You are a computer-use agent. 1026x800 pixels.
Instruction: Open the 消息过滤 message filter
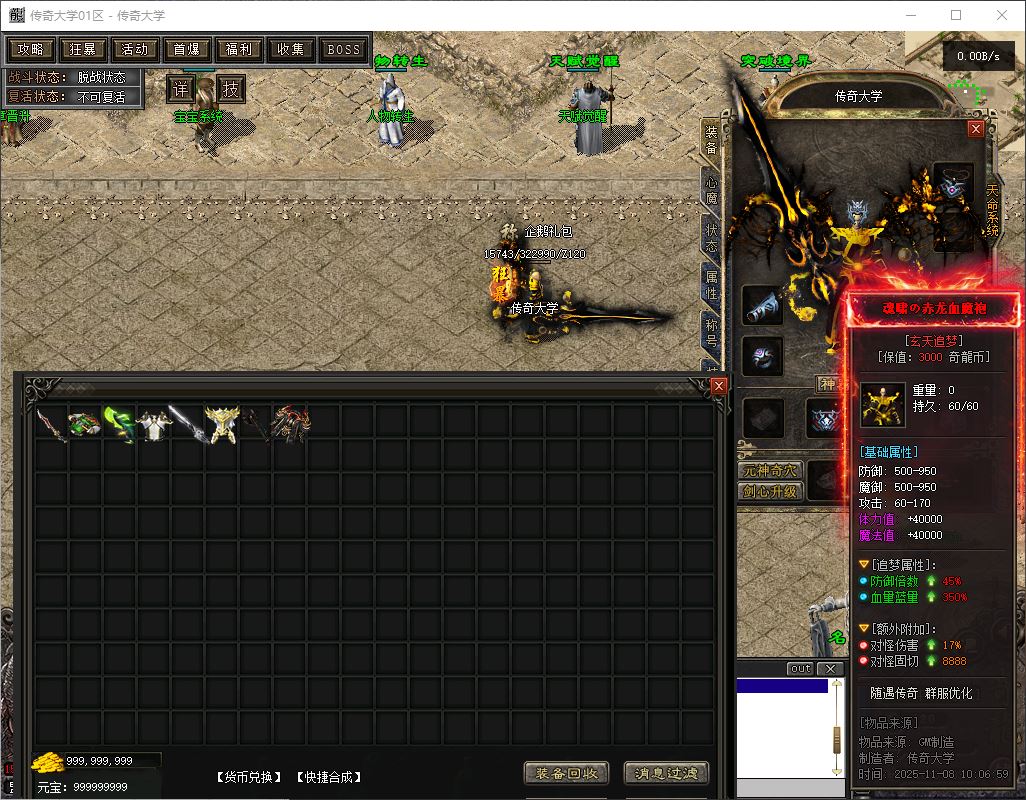click(666, 773)
